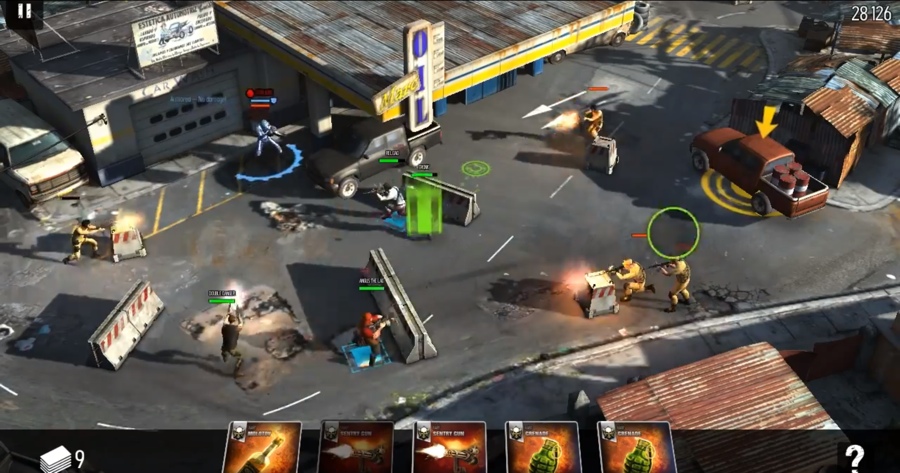Tap the card deck pile icon

tap(57, 459)
